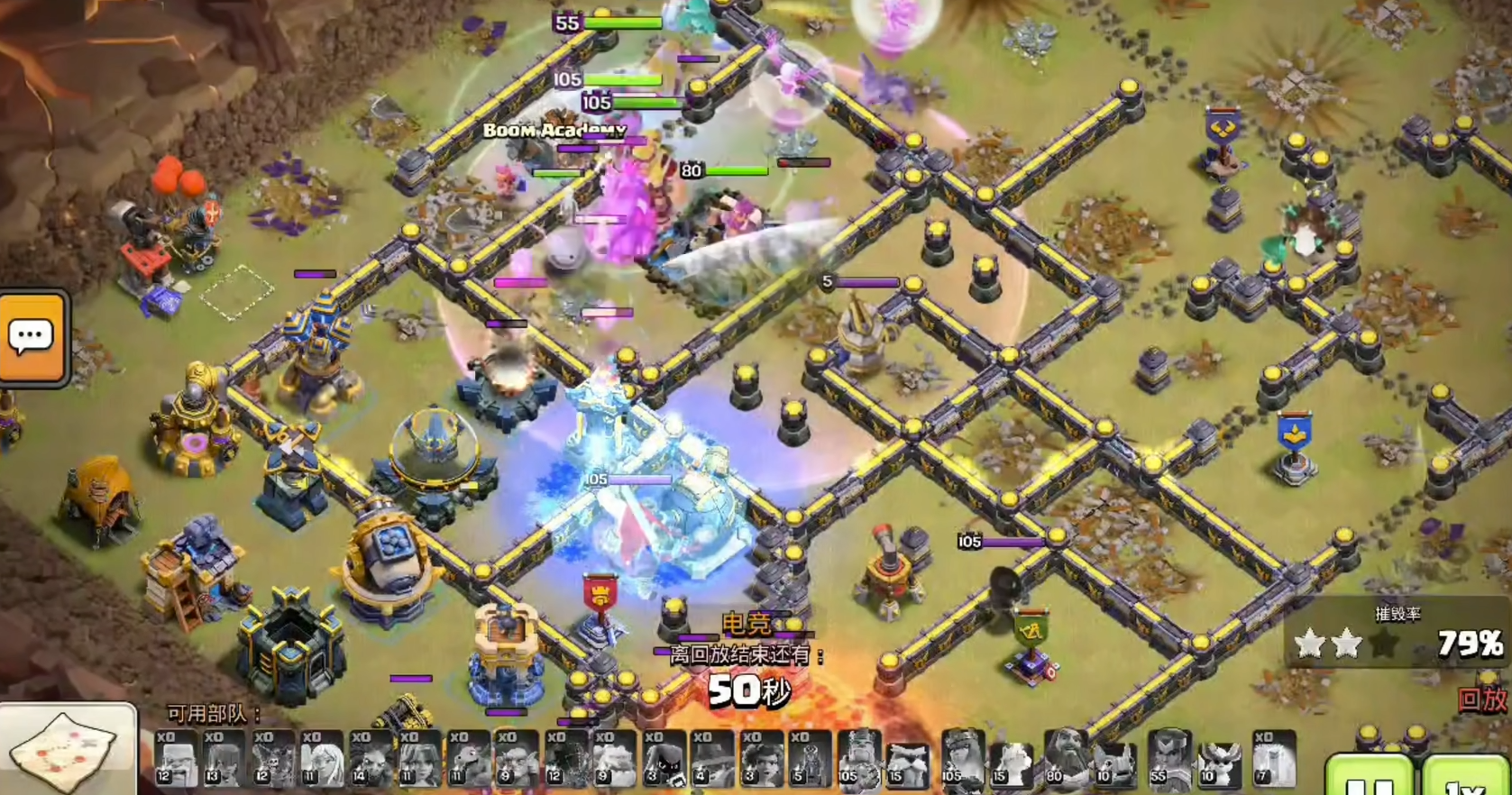Select the level 13 Archer troop slot
This screenshot has width=1512, height=795.
point(224,758)
